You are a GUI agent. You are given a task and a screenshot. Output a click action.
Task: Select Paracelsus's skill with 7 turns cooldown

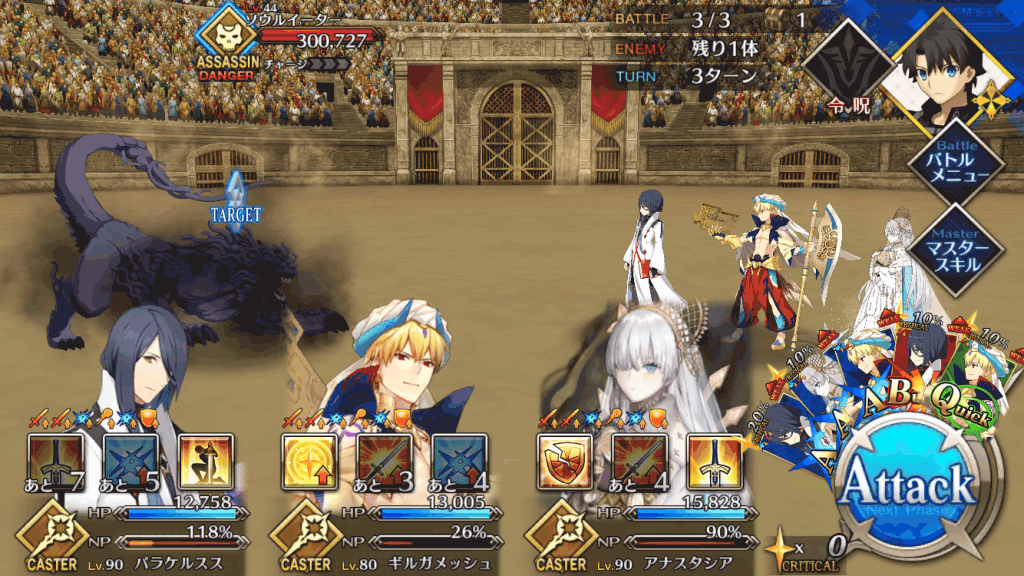pos(55,460)
